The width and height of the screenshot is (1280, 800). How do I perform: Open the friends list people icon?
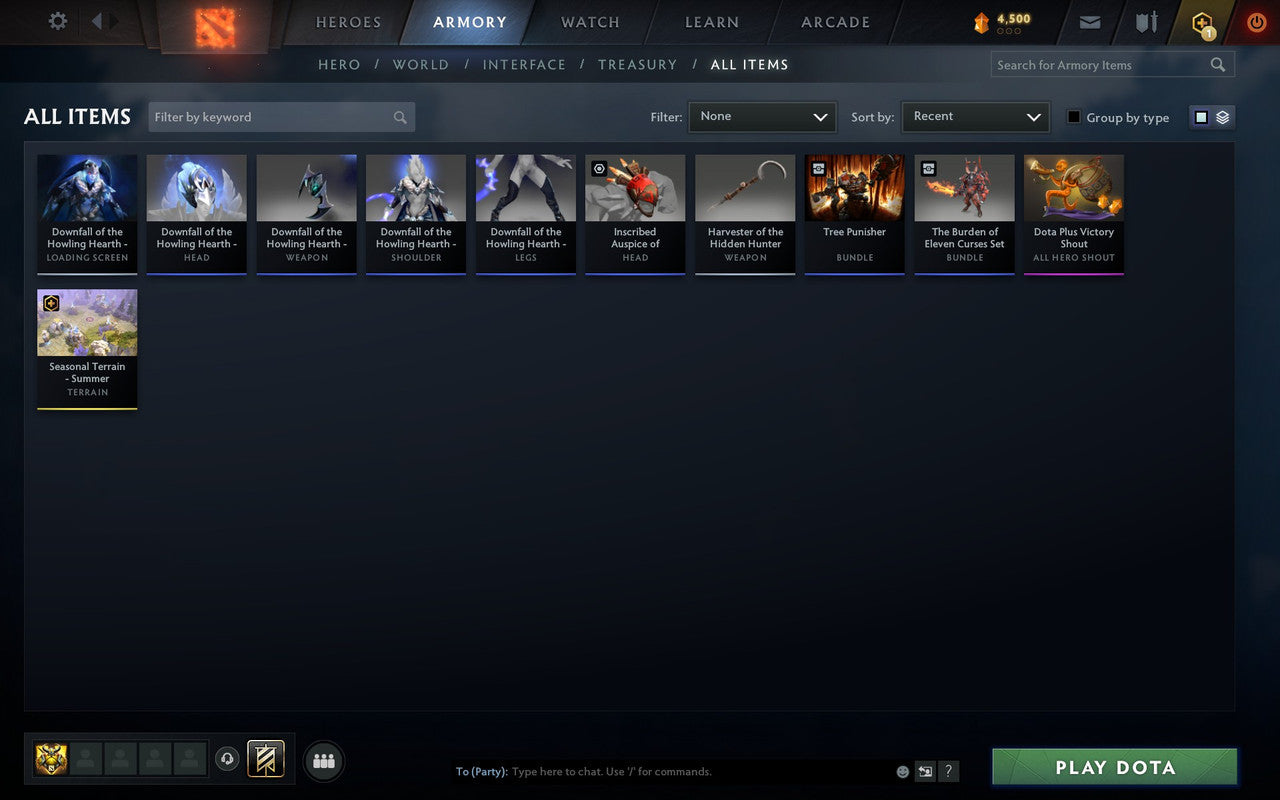(x=323, y=760)
